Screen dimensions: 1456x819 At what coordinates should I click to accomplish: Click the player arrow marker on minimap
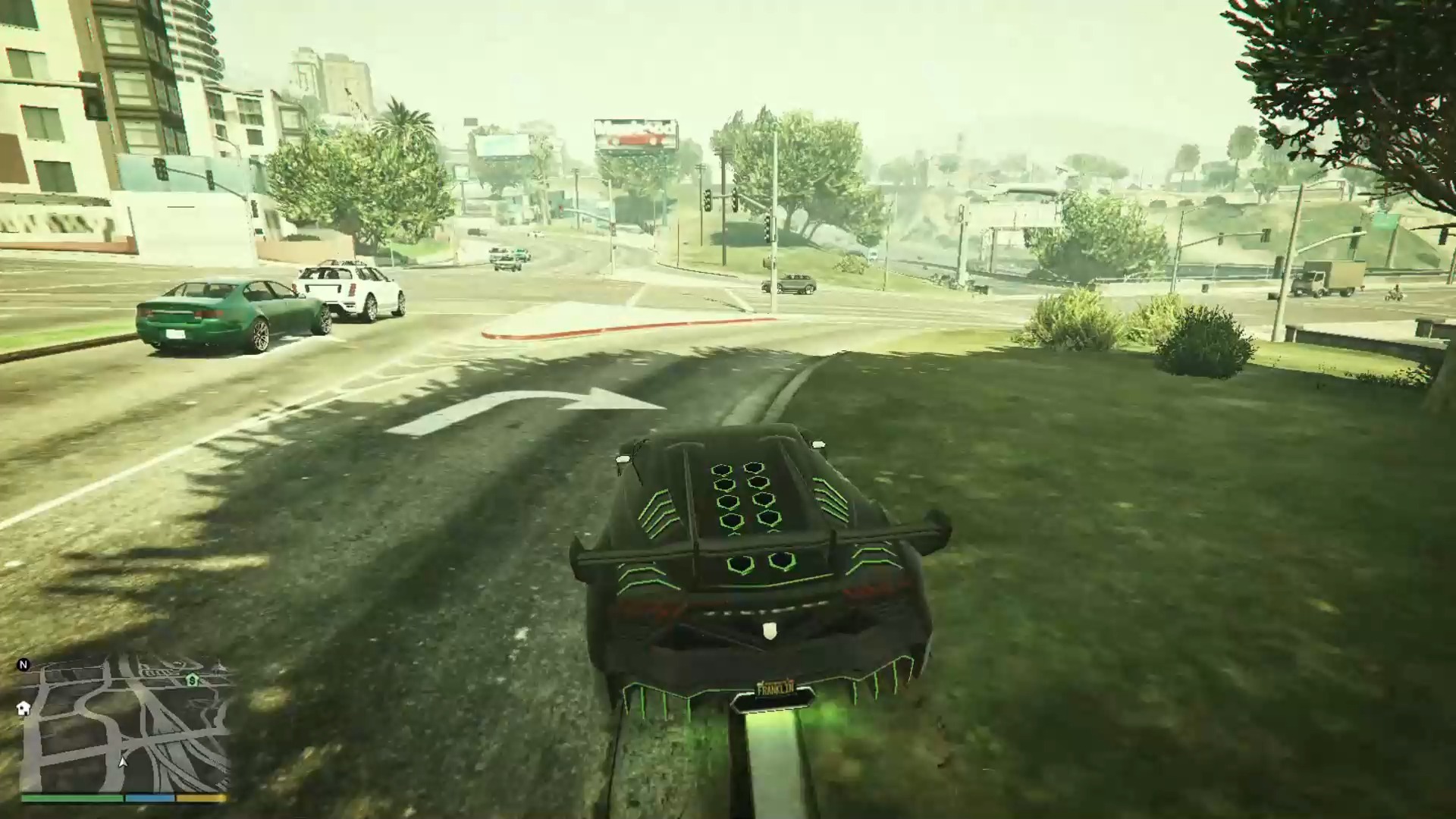122,762
